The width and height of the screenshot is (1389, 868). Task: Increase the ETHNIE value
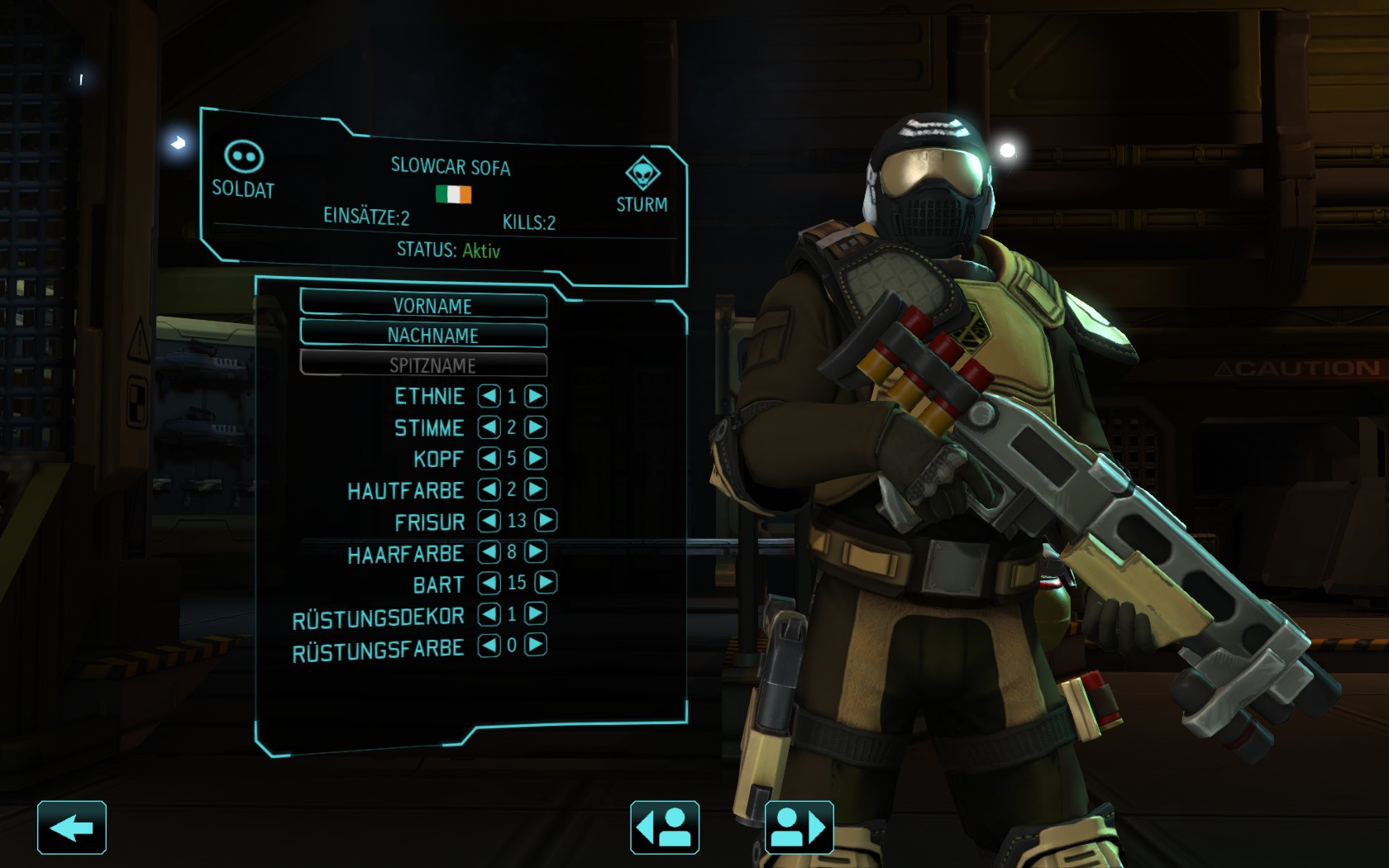[536, 396]
